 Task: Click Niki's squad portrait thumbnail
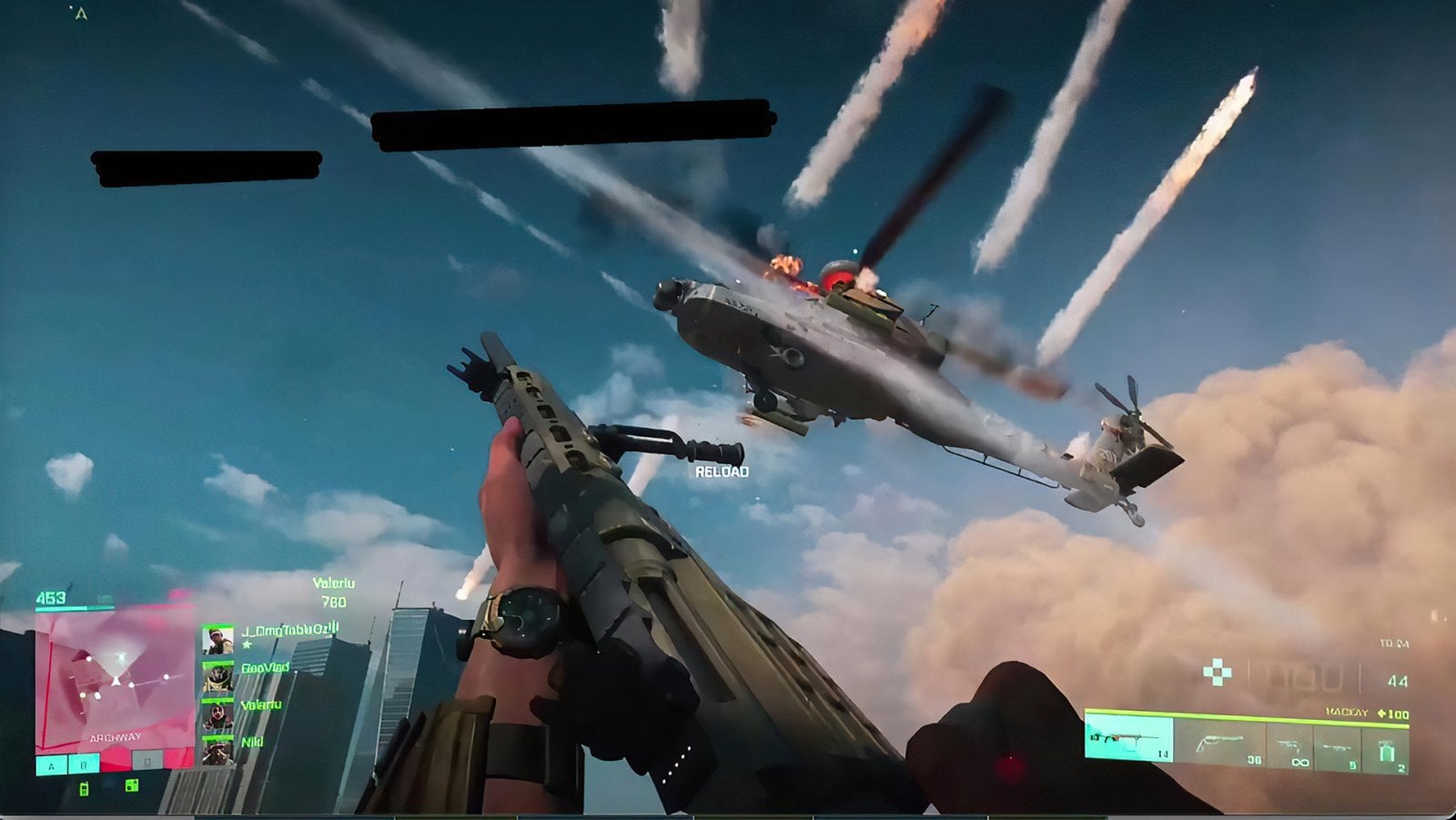click(218, 753)
